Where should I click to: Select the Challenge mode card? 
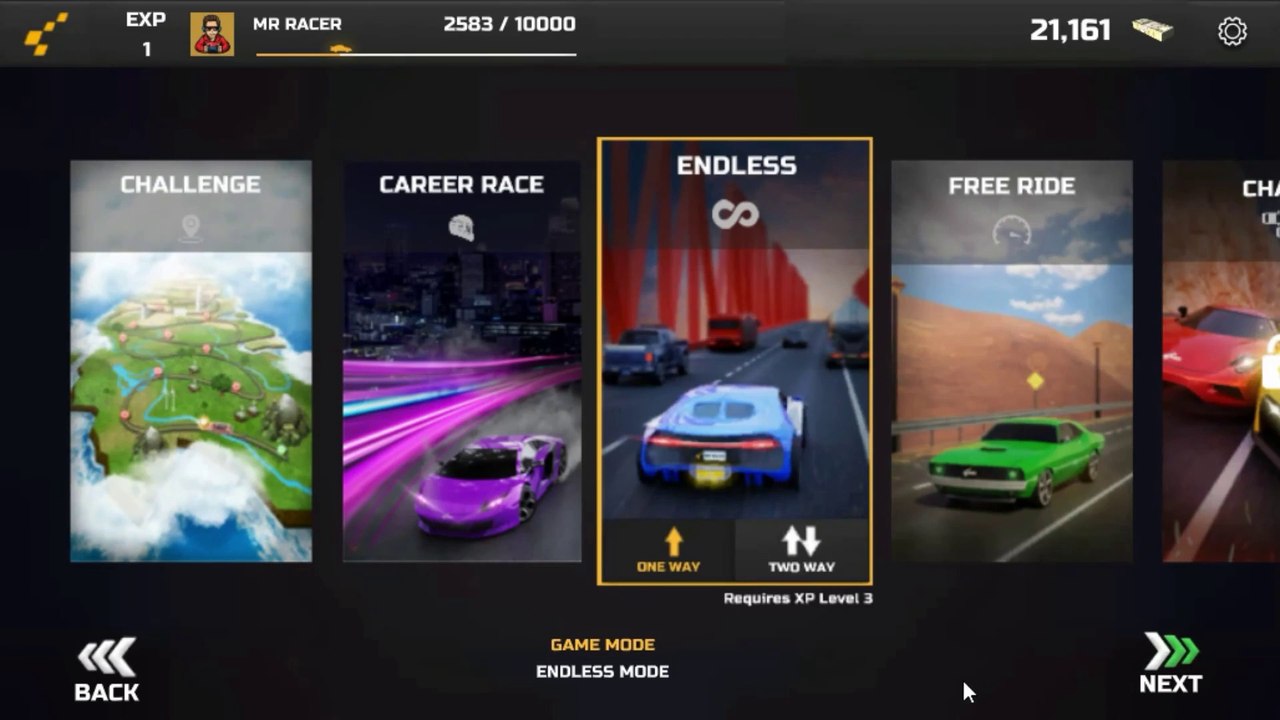191,361
